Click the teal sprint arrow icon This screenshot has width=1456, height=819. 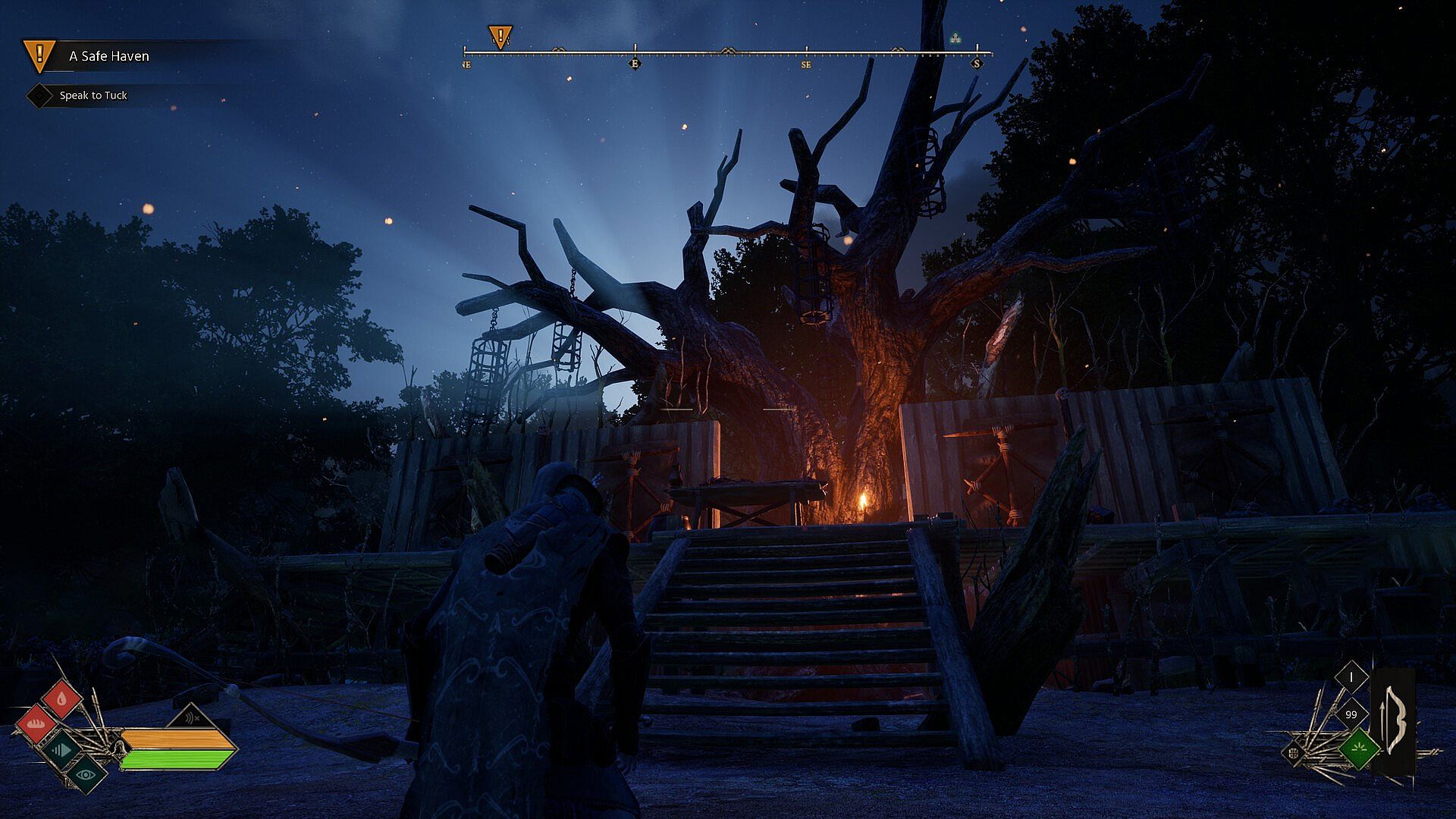click(x=61, y=750)
